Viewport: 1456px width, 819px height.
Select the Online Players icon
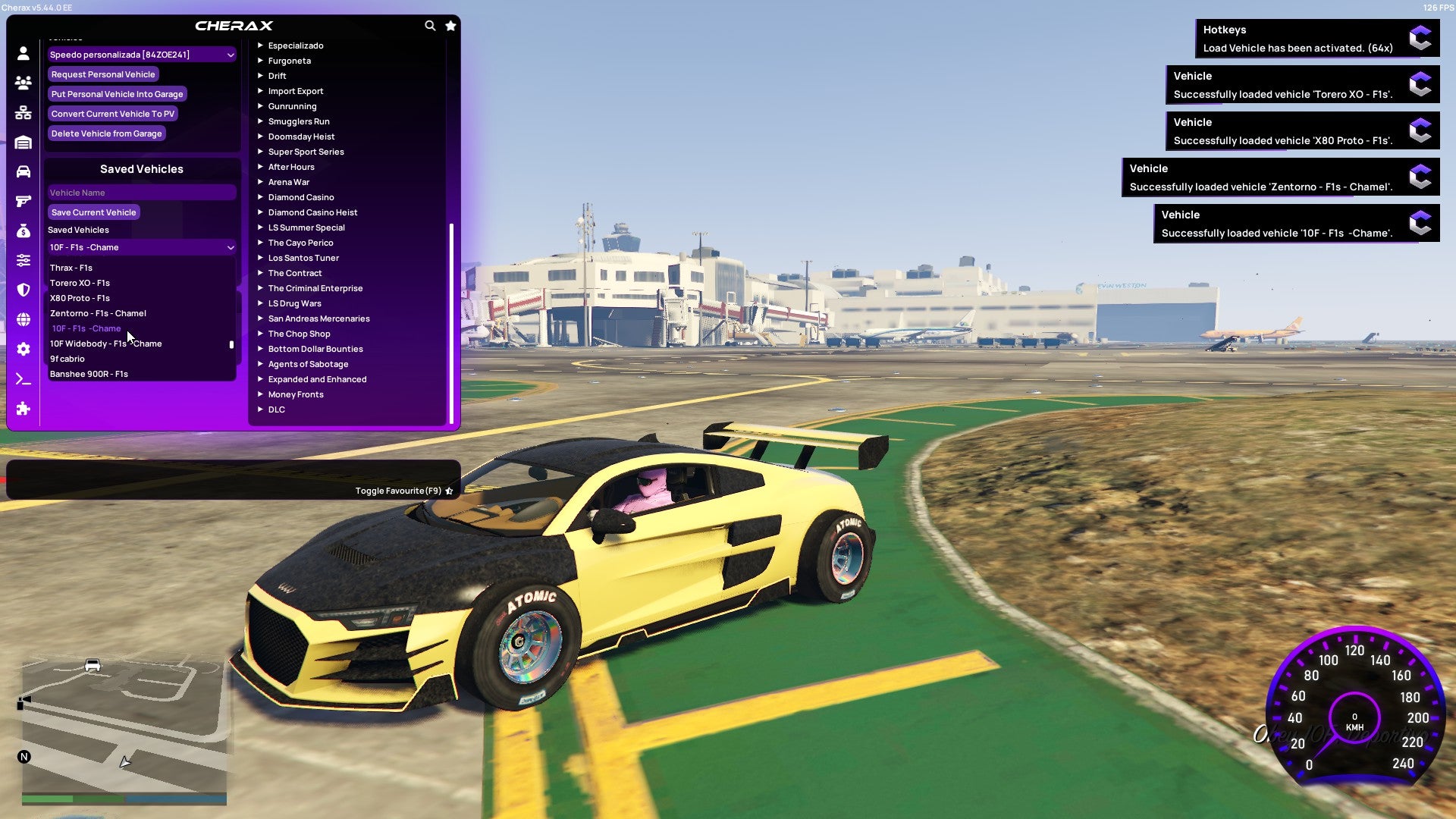[x=23, y=83]
